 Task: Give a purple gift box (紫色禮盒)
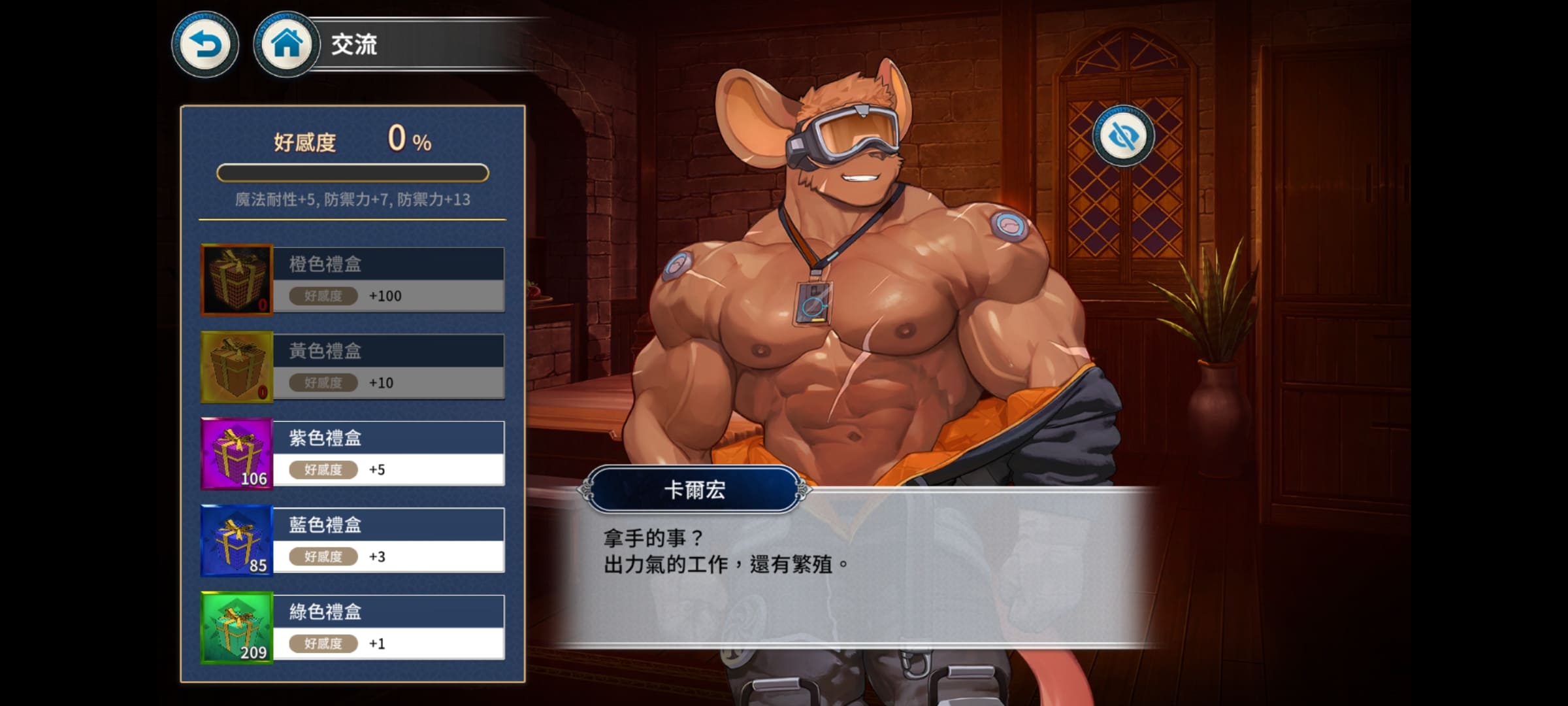point(353,454)
